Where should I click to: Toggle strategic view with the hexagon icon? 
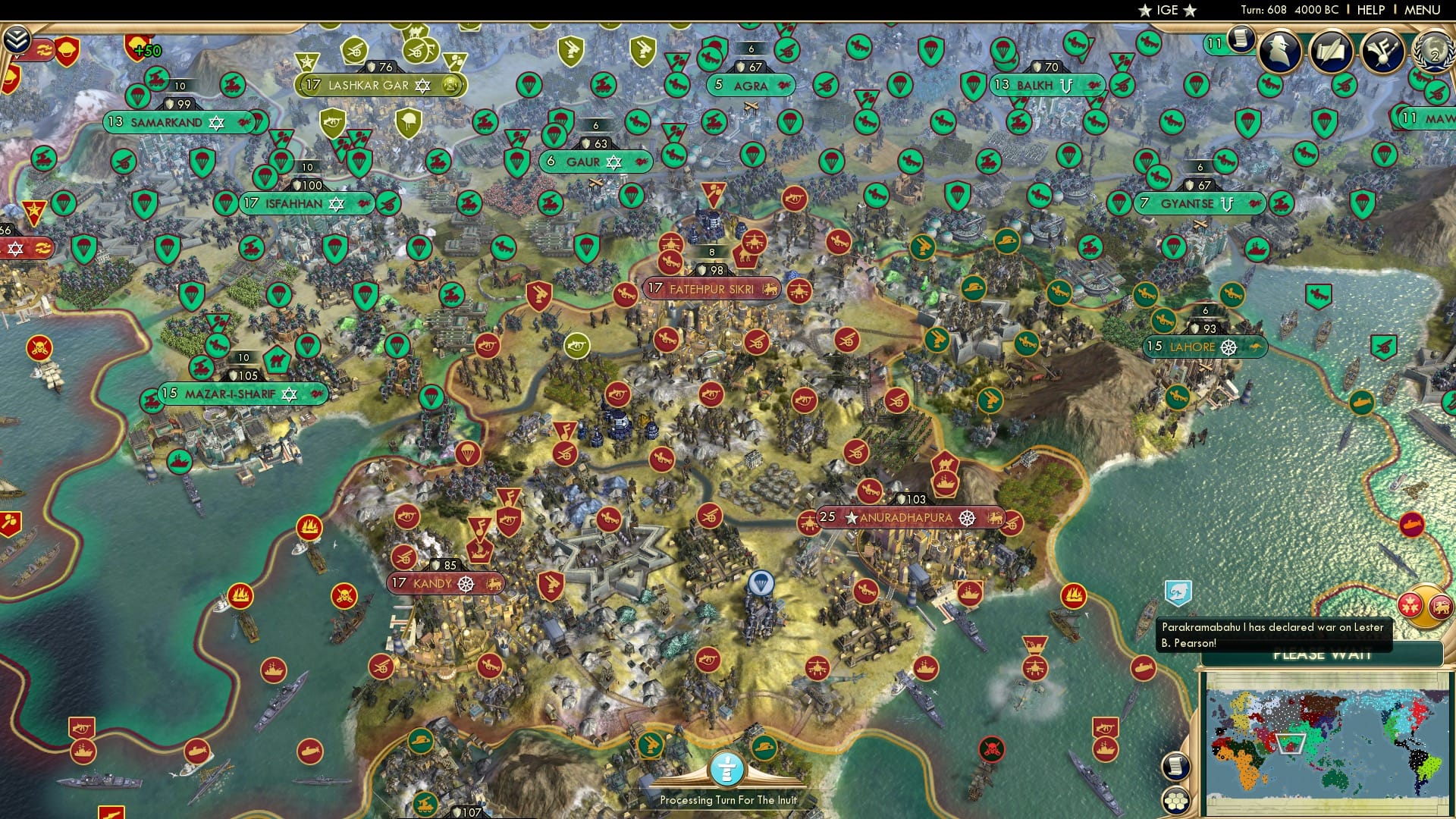[1176, 799]
